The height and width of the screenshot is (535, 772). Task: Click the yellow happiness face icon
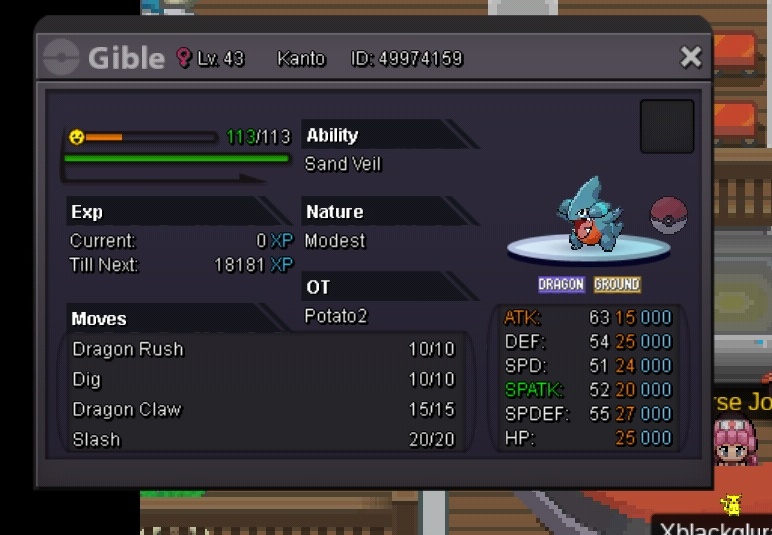[x=77, y=137]
